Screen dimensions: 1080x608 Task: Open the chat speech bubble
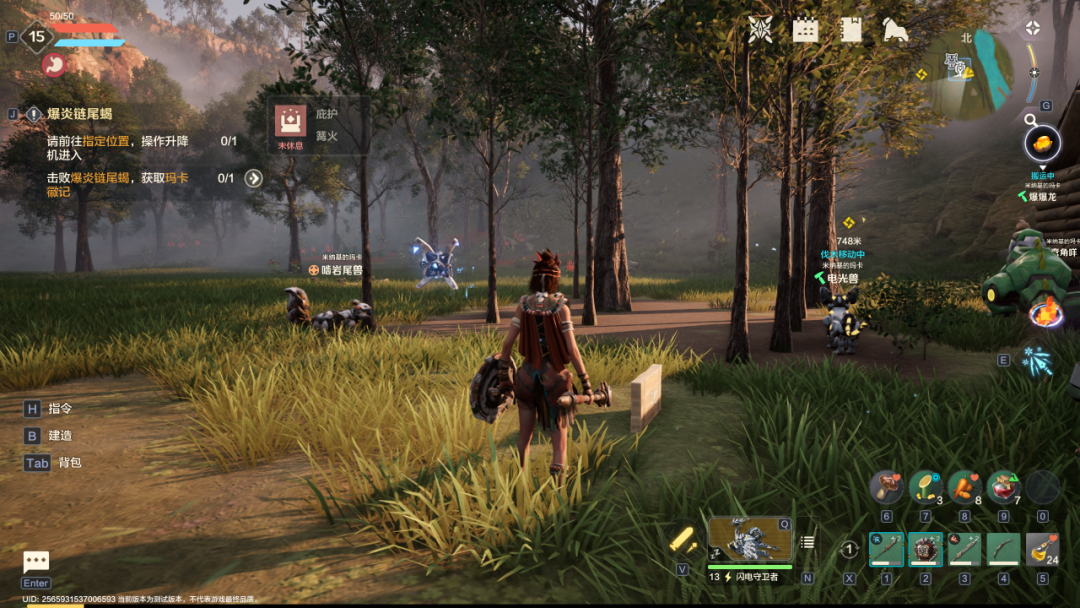tap(36, 562)
